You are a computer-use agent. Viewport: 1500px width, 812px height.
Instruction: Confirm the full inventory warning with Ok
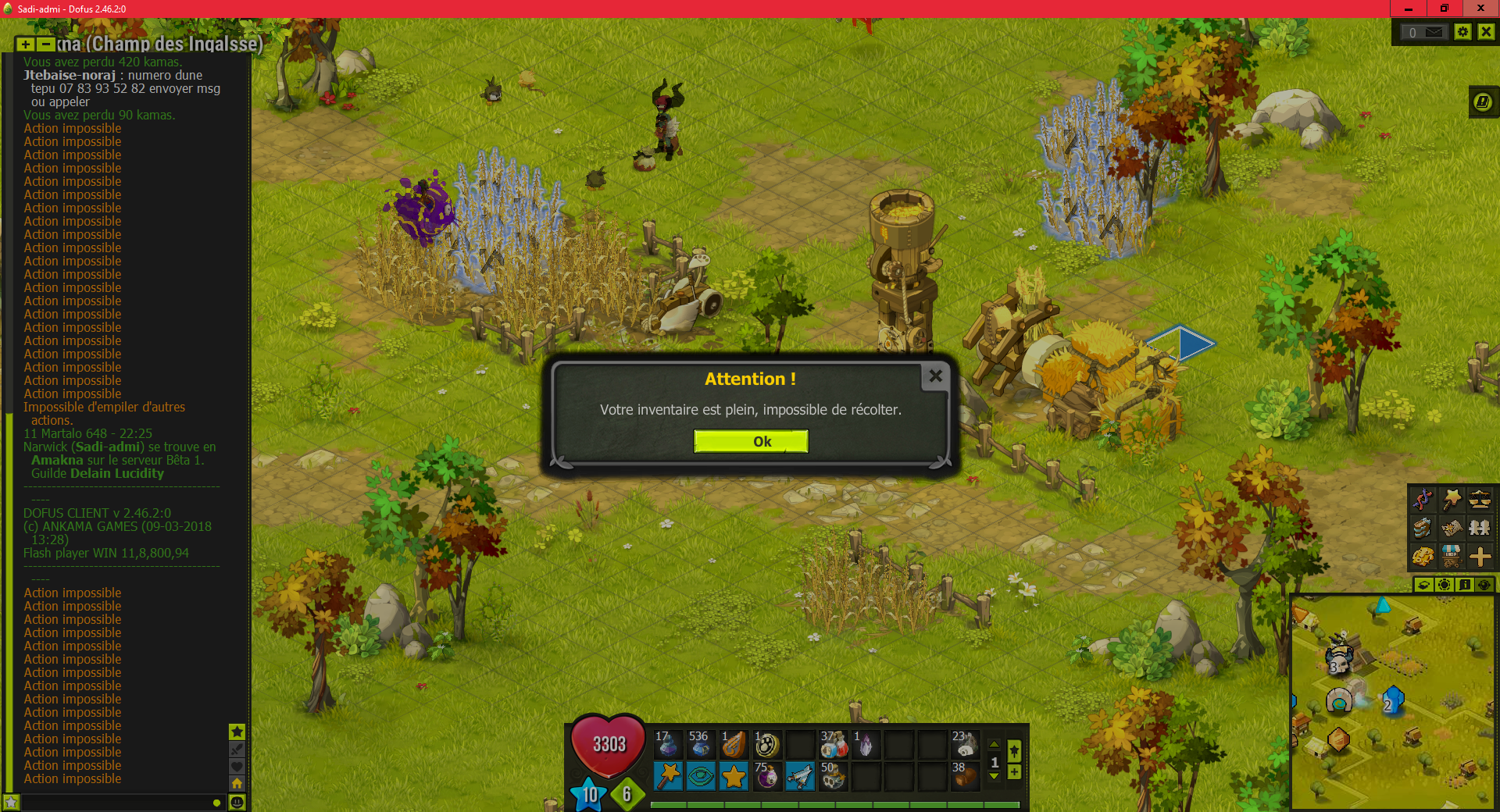pyautogui.click(x=751, y=442)
